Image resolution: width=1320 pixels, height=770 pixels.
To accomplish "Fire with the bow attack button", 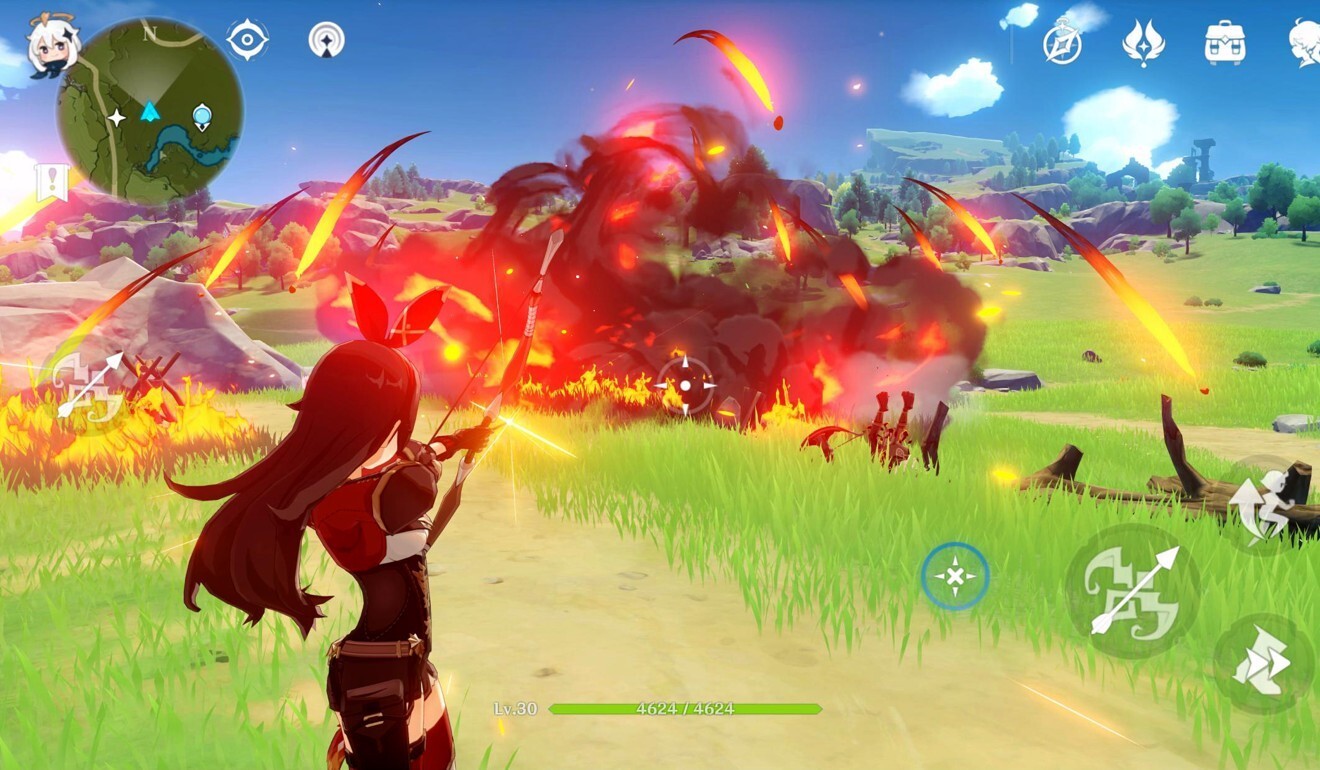I will 1133,590.
